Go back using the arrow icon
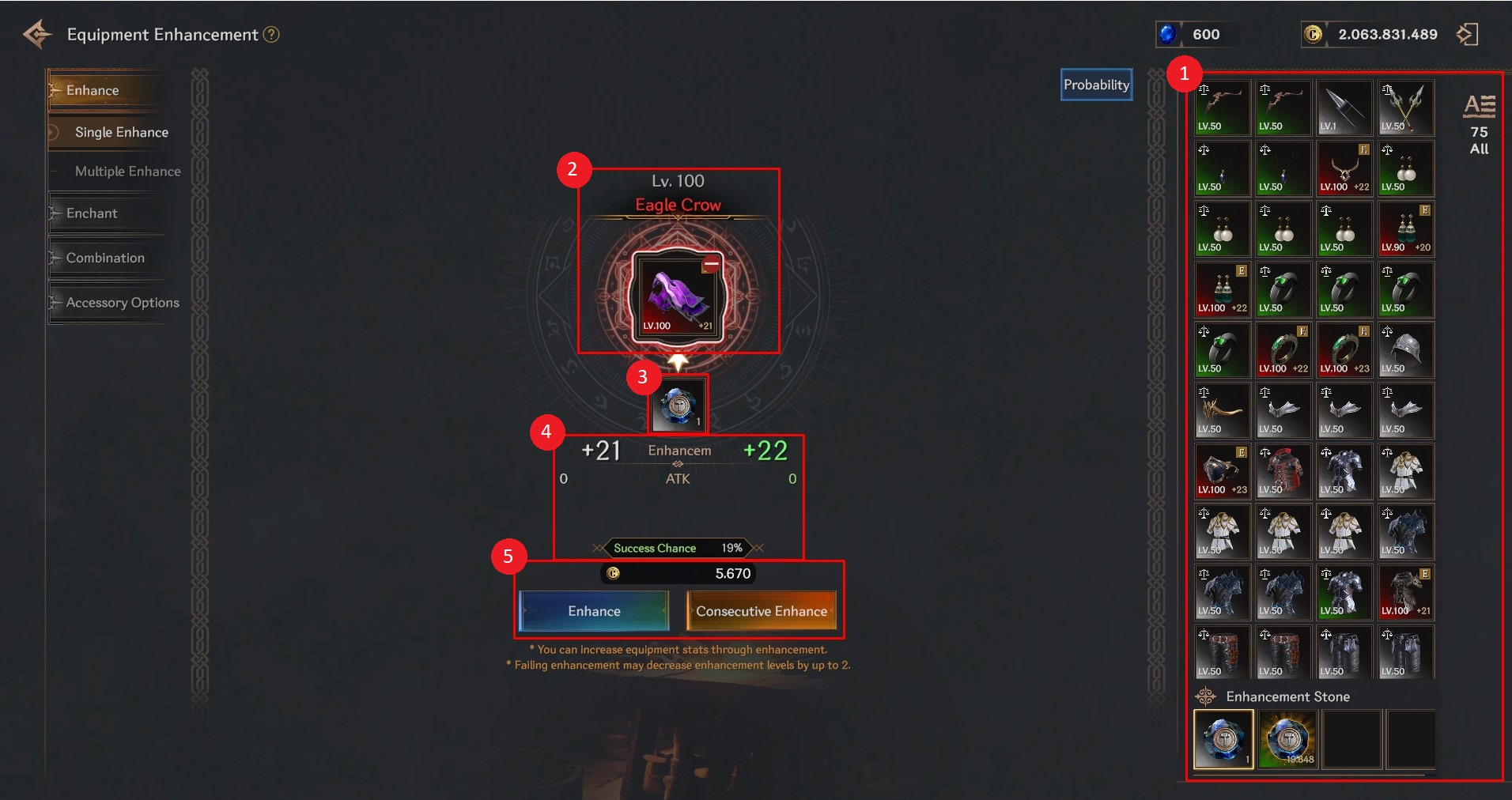Screen dimensions: 1512x800 point(37,34)
